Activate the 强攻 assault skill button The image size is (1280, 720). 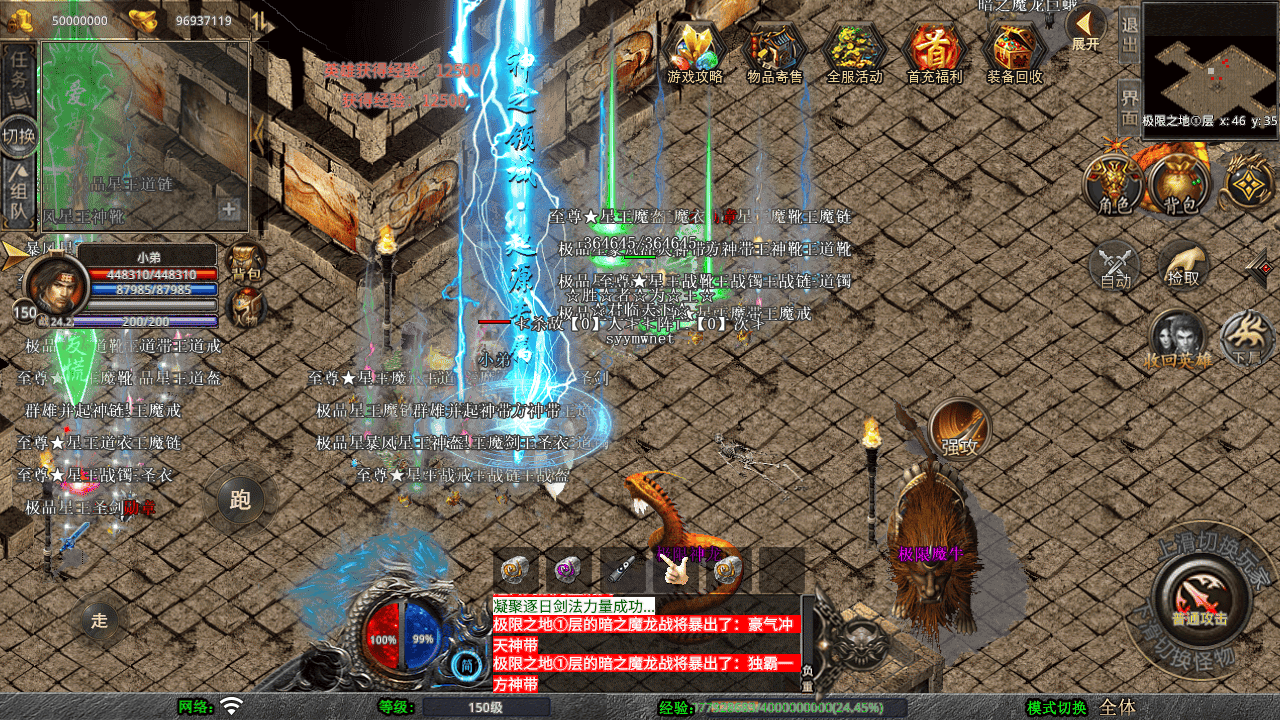point(960,429)
